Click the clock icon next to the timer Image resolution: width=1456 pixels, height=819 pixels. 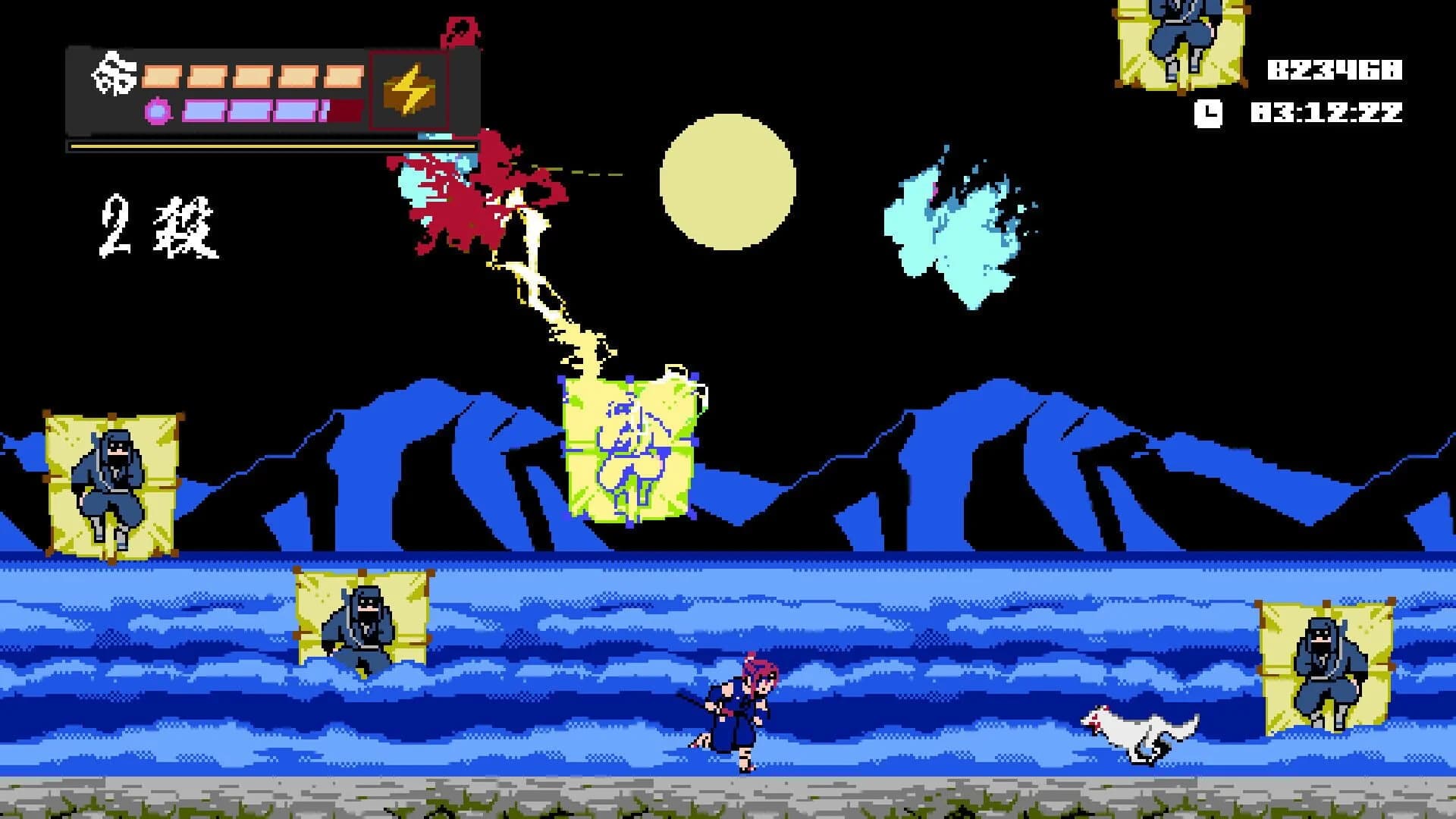click(1208, 114)
